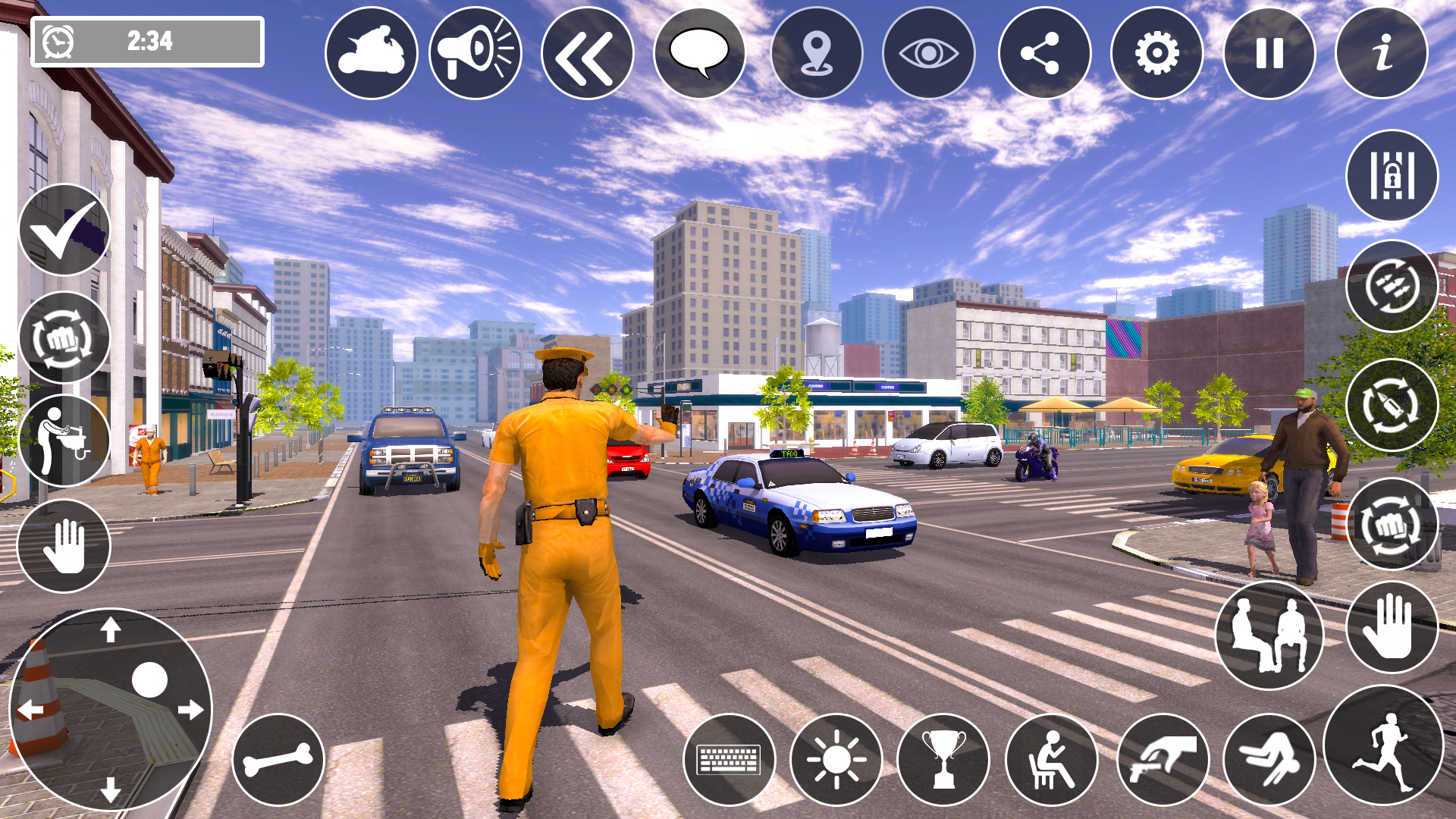Toggle the sun brightness icon
This screenshot has height=819, width=1456.
click(x=836, y=758)
